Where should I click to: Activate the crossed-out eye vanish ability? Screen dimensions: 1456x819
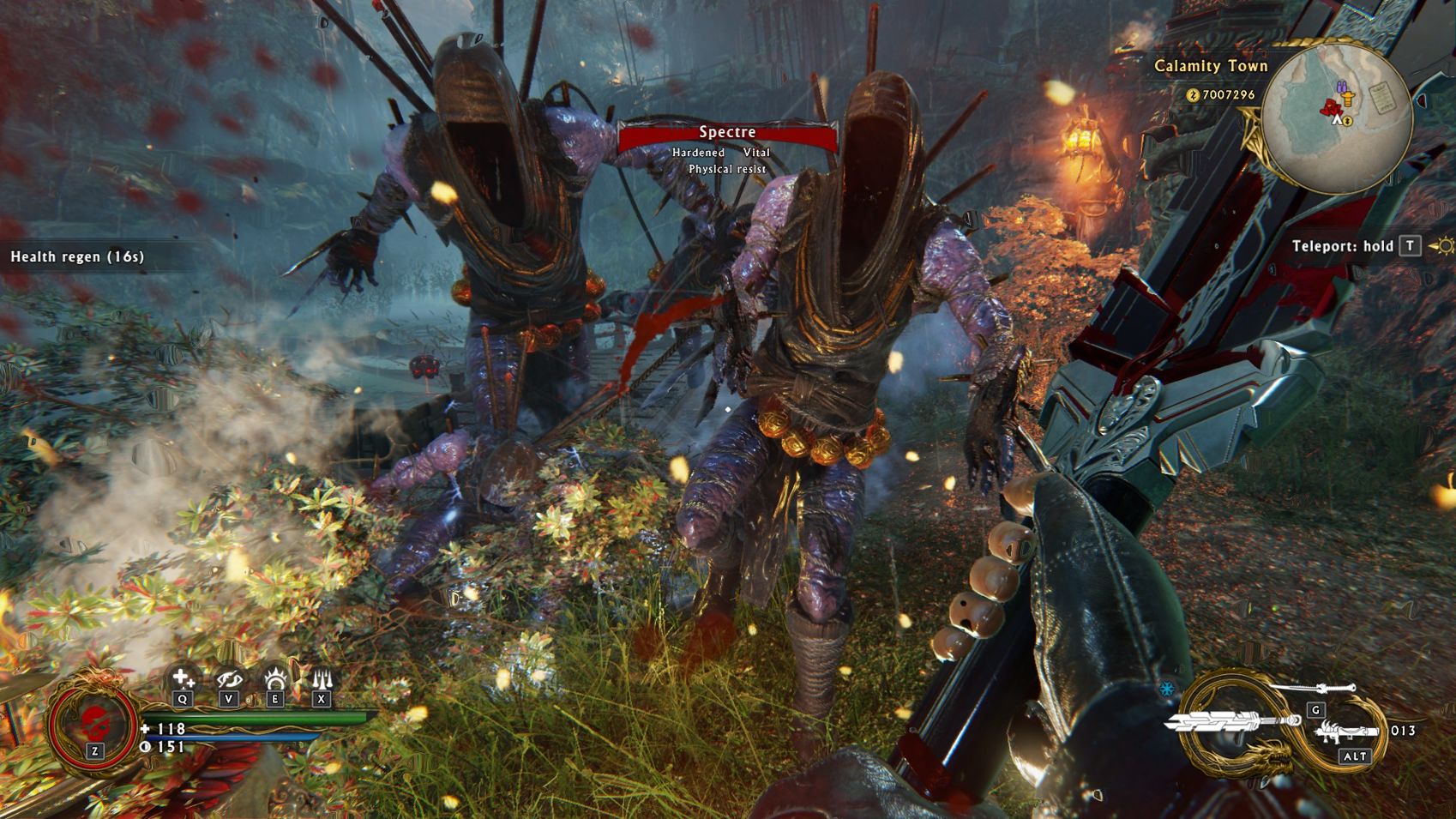click(x=229, y=679)
